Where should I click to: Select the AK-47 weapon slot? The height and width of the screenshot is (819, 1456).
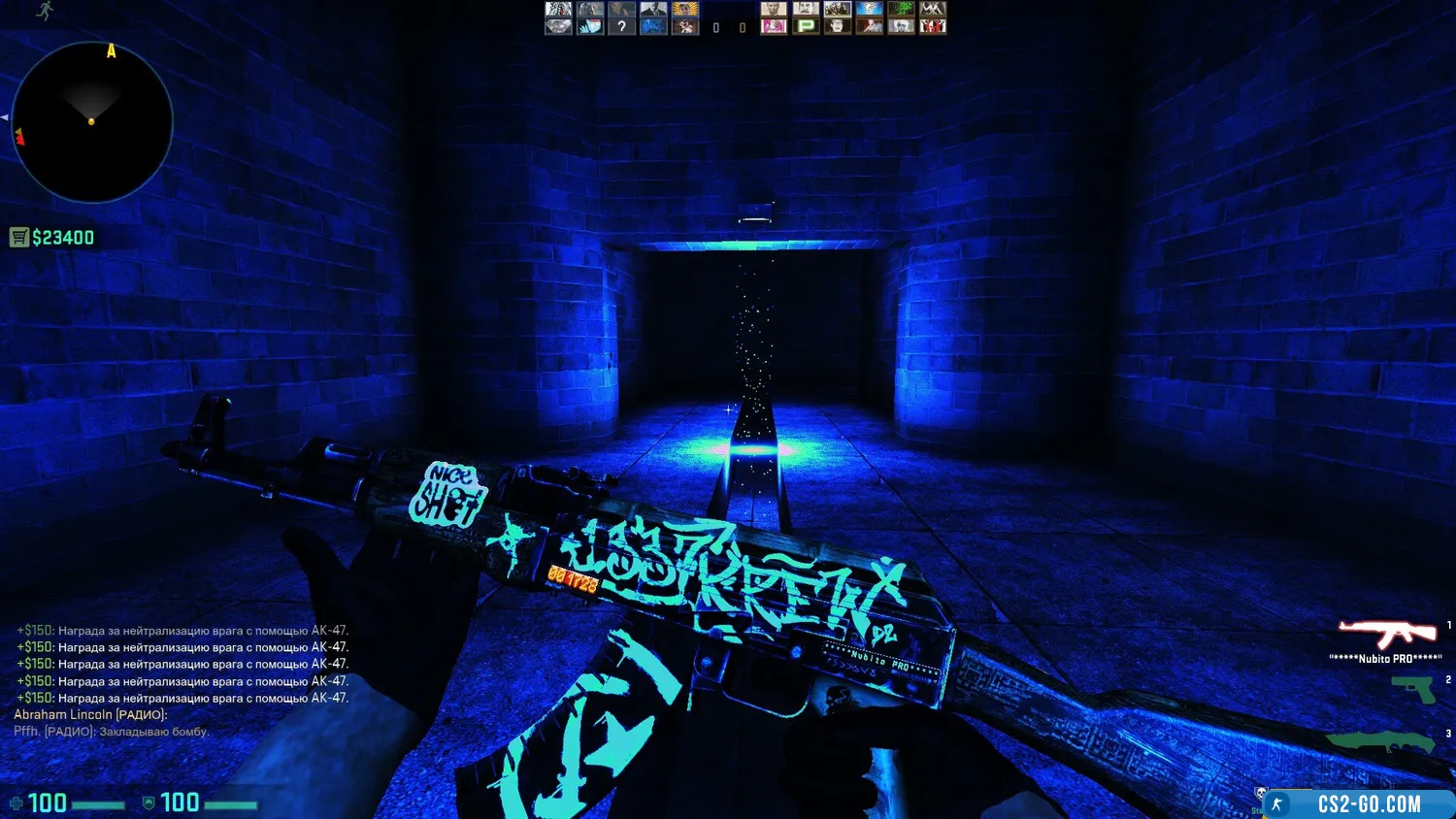(x=1388, y=634)
